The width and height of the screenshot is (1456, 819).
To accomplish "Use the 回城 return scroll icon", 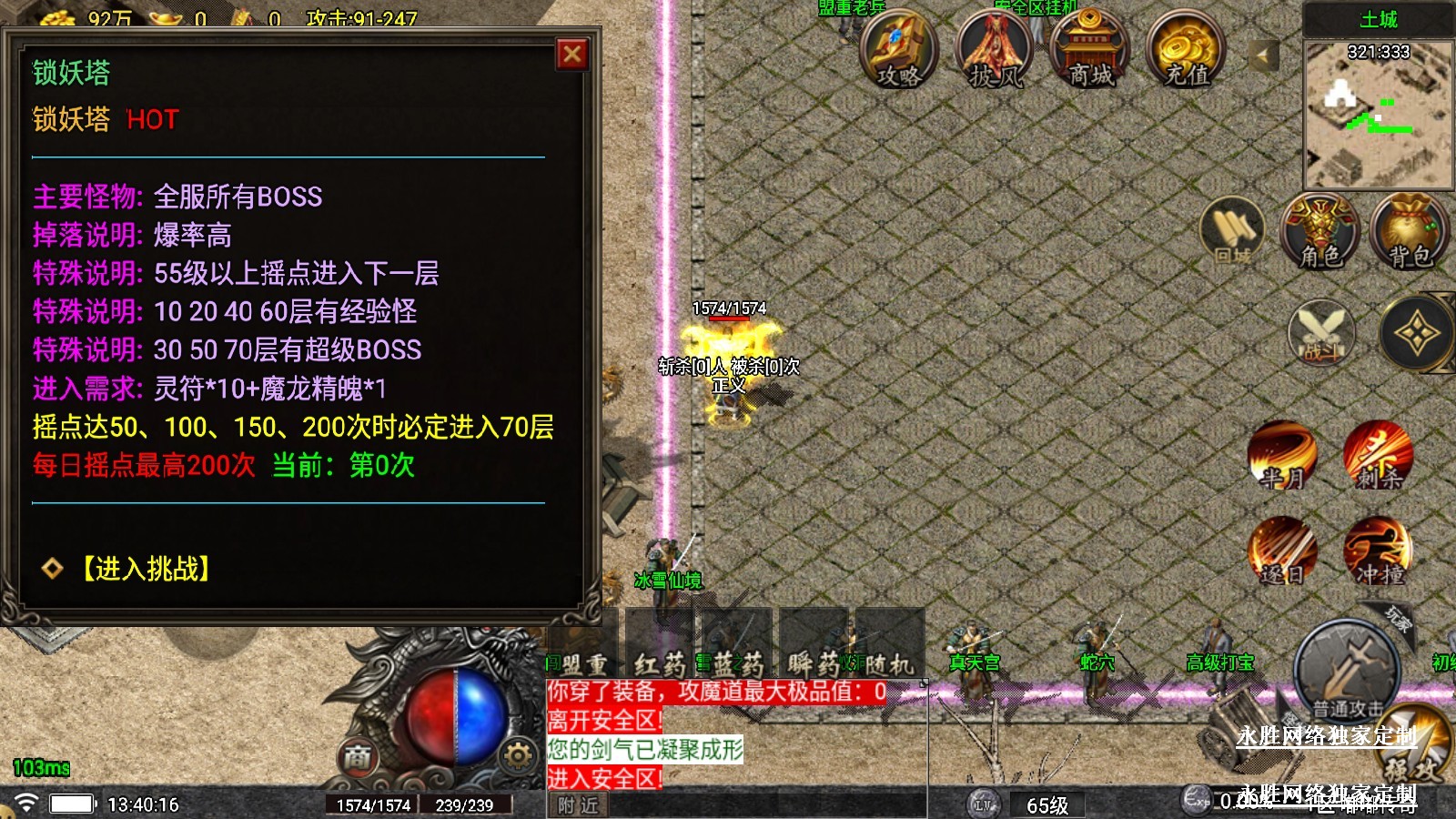I will click(x=1233, y=232).
